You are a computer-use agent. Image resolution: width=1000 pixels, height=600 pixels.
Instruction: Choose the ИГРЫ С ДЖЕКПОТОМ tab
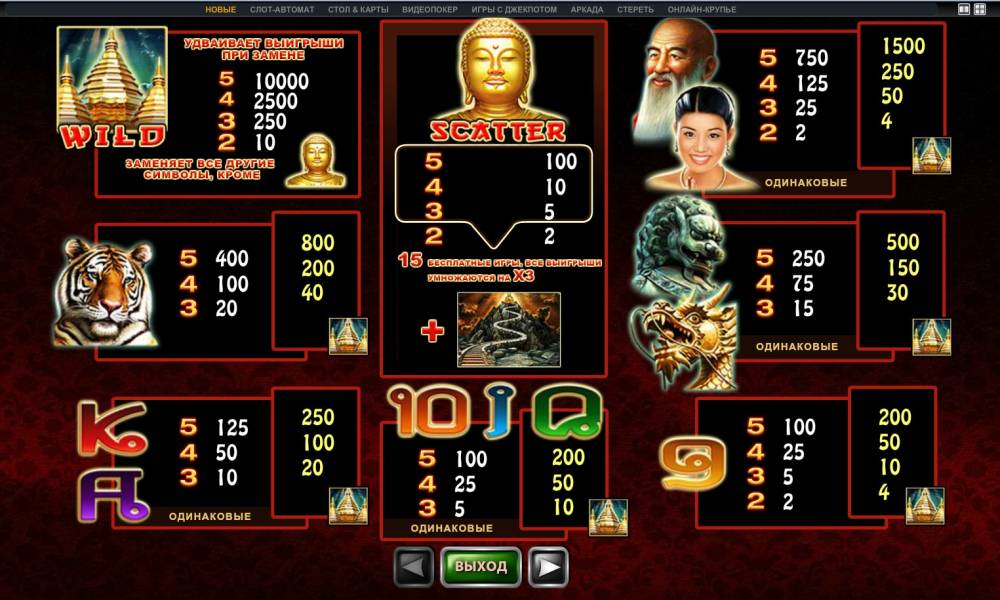[x=514, y=10]
